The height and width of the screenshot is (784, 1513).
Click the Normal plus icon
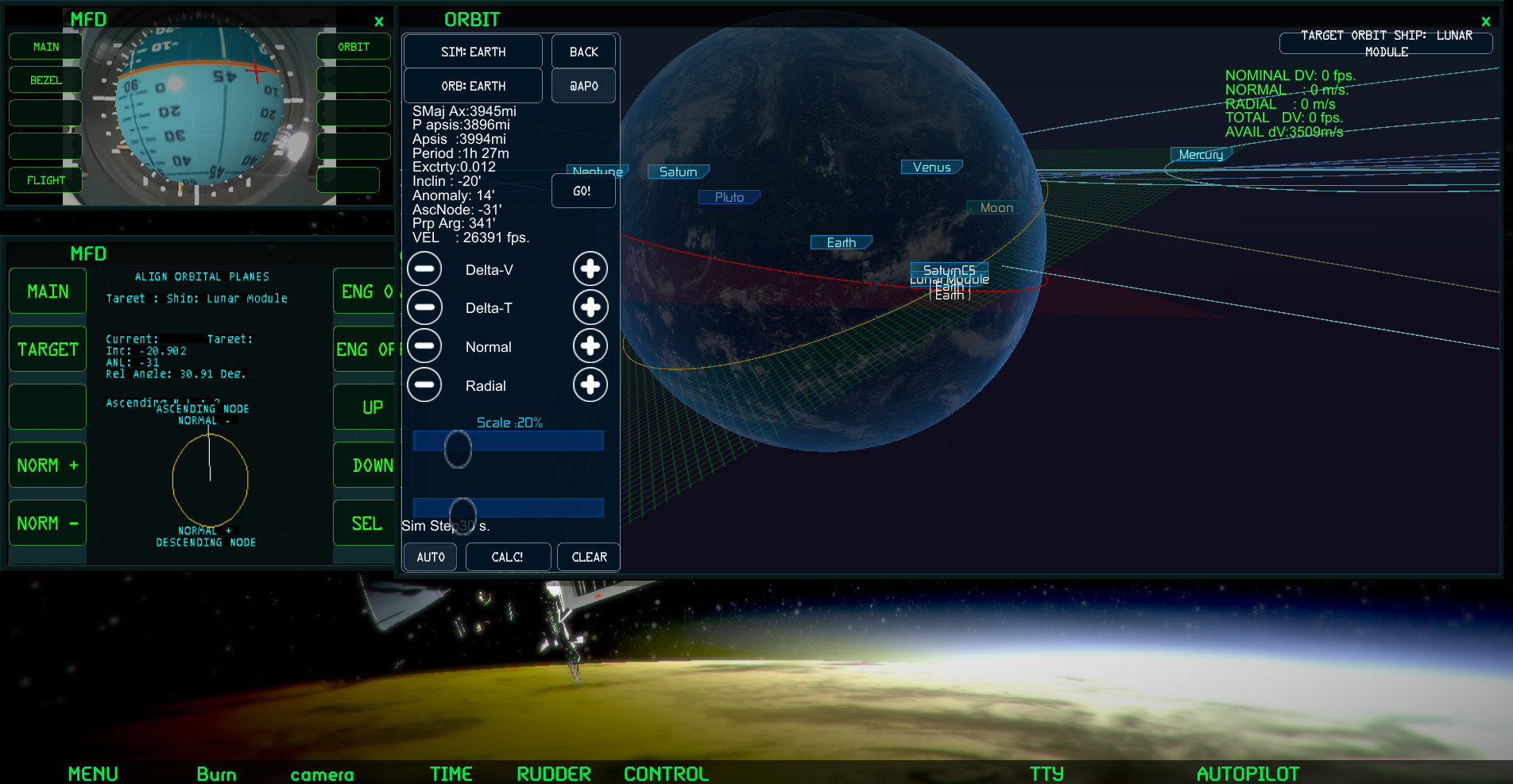click(590, 346)
